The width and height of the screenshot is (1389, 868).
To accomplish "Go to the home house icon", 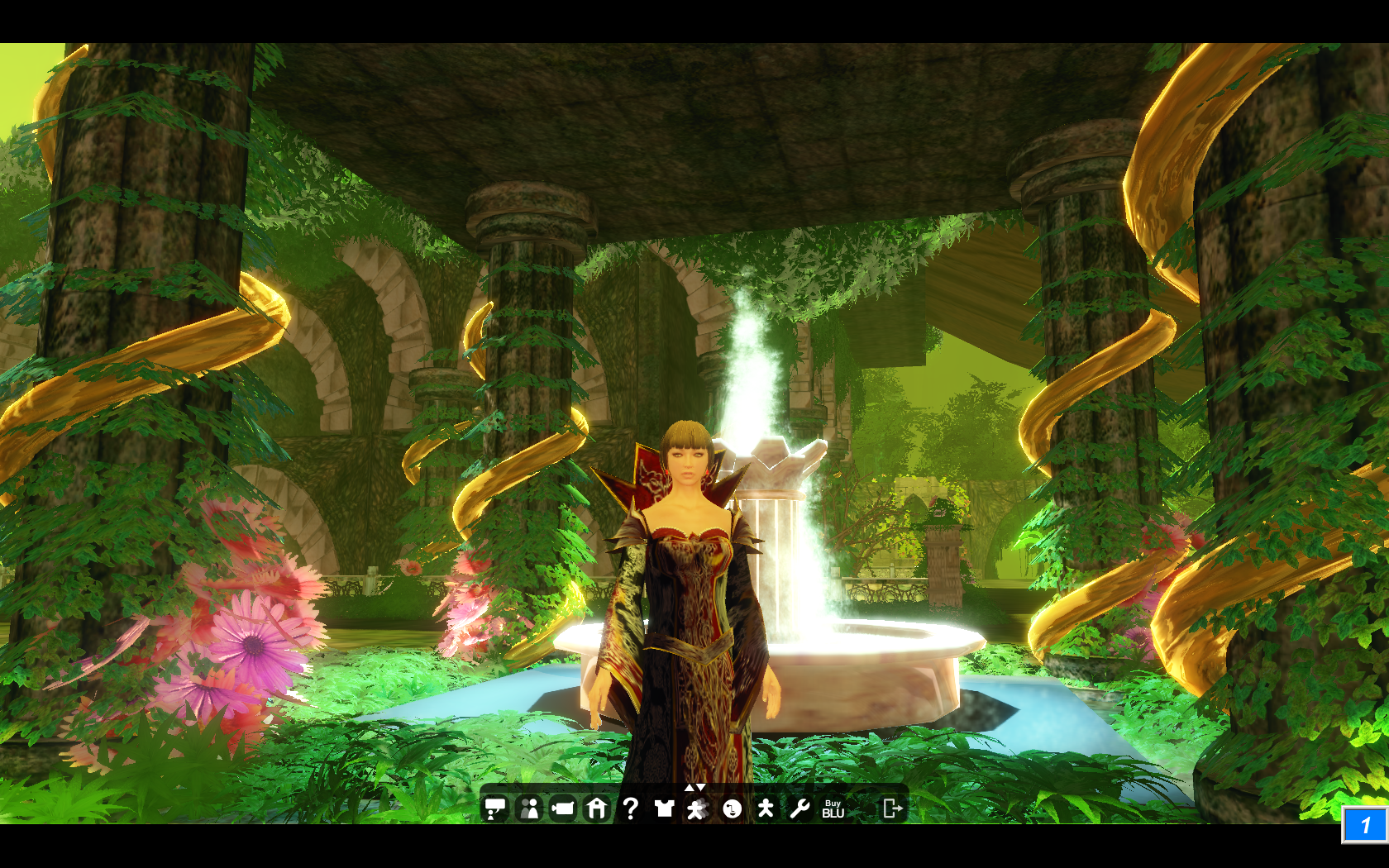I will (x=597, y=808).
